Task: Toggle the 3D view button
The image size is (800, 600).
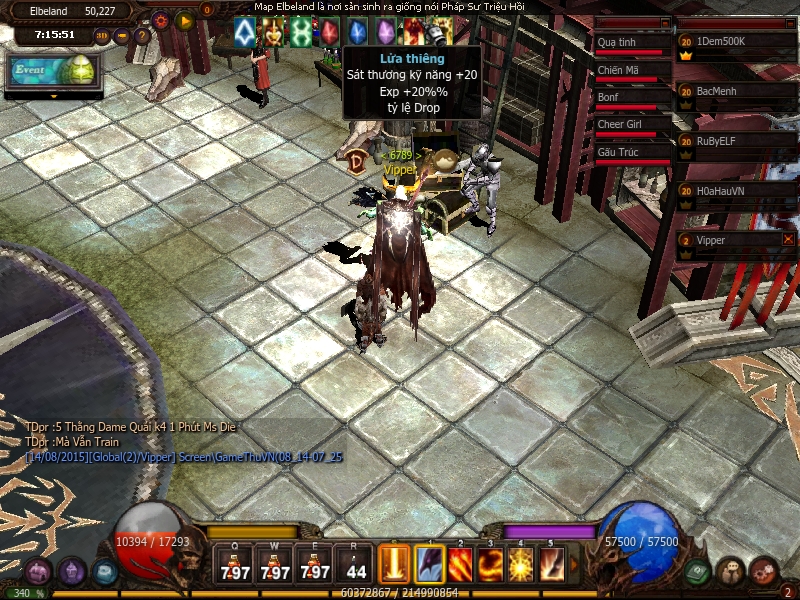Action: (102, 35)
